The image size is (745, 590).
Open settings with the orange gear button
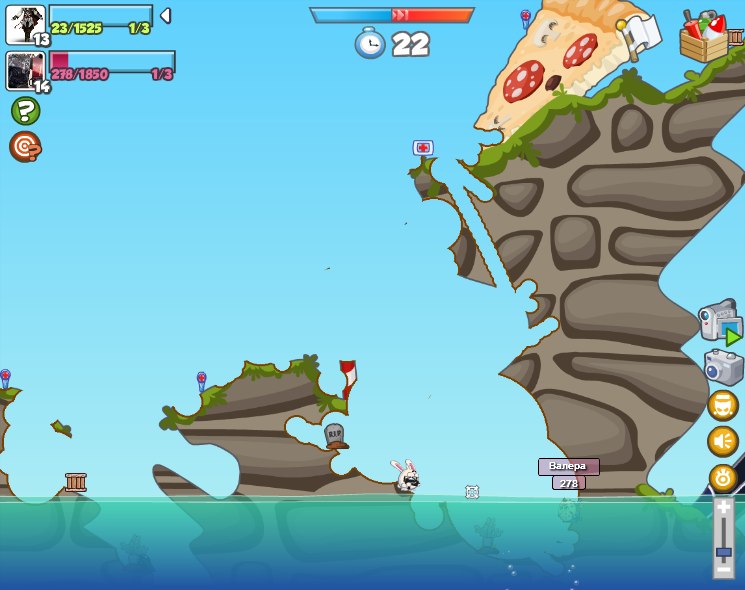click(x=723, y=478)
